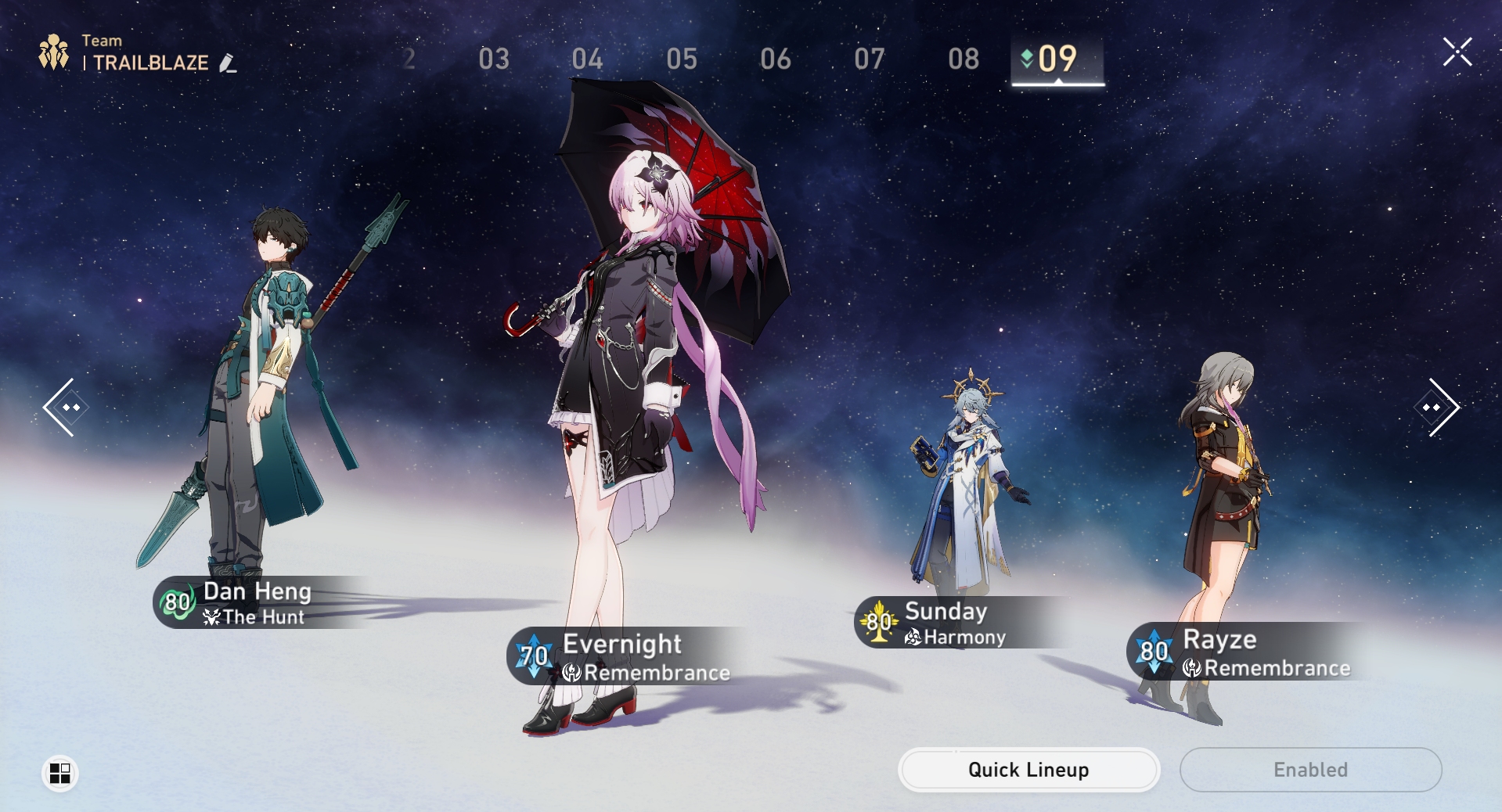Viewport: 1502px width, 812px height.
Task: Open team tab 06
Action: 776,59
